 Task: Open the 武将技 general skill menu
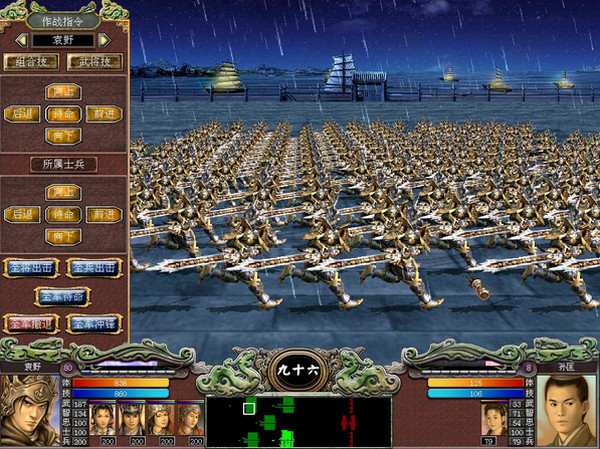tap(96, 62)
